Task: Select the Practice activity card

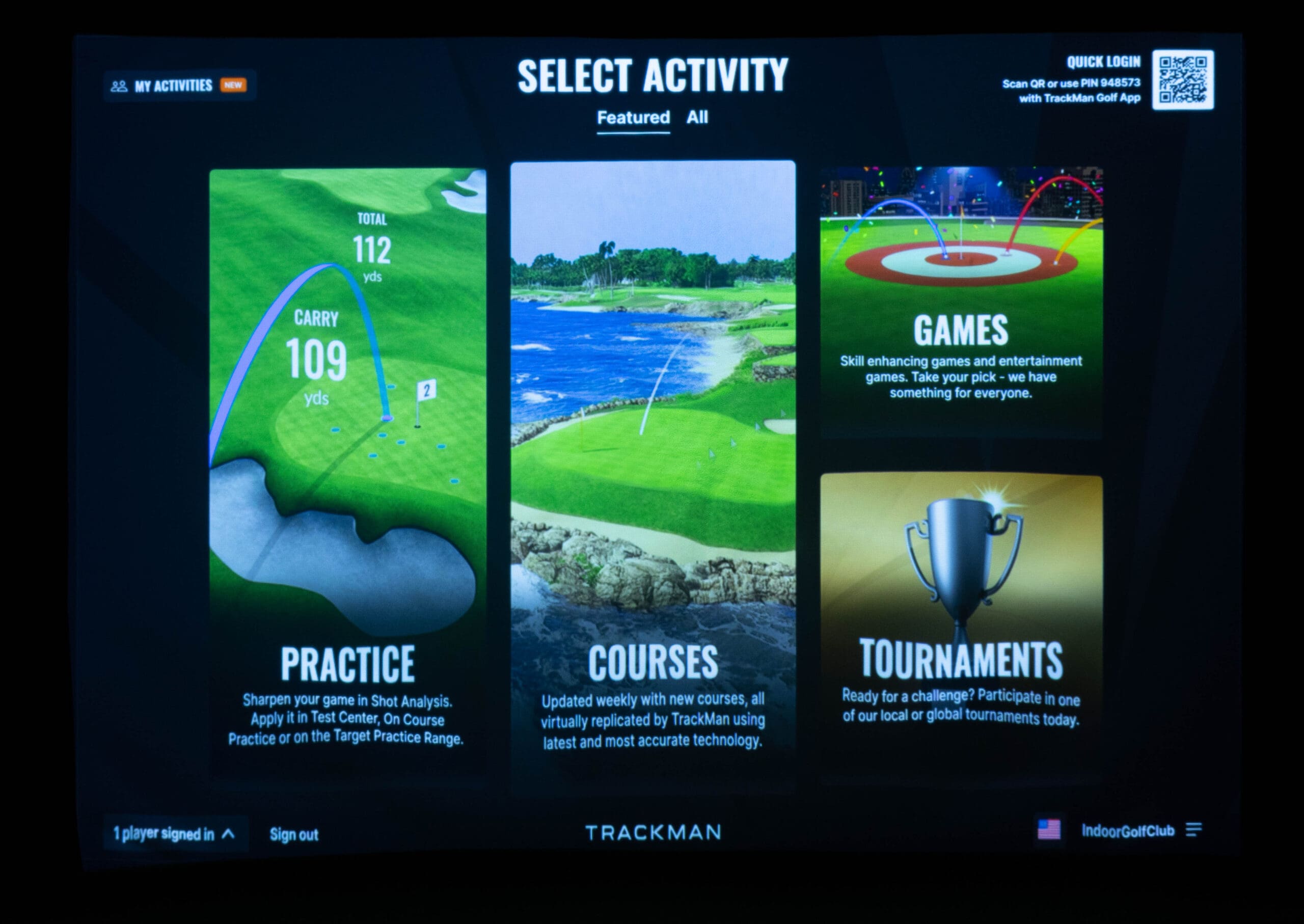Action: point(347,472)
